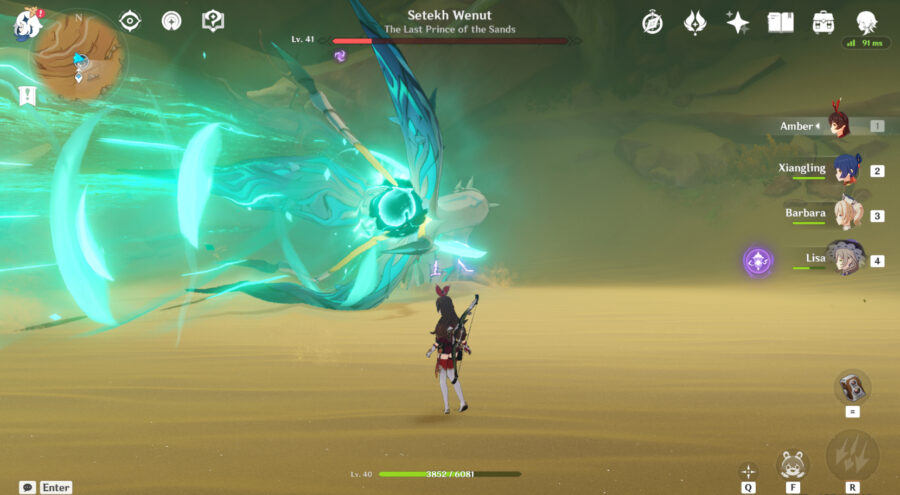Open the winged Battle Pass icon
This screenshot has height=495, width=900.
coord(695,23)
